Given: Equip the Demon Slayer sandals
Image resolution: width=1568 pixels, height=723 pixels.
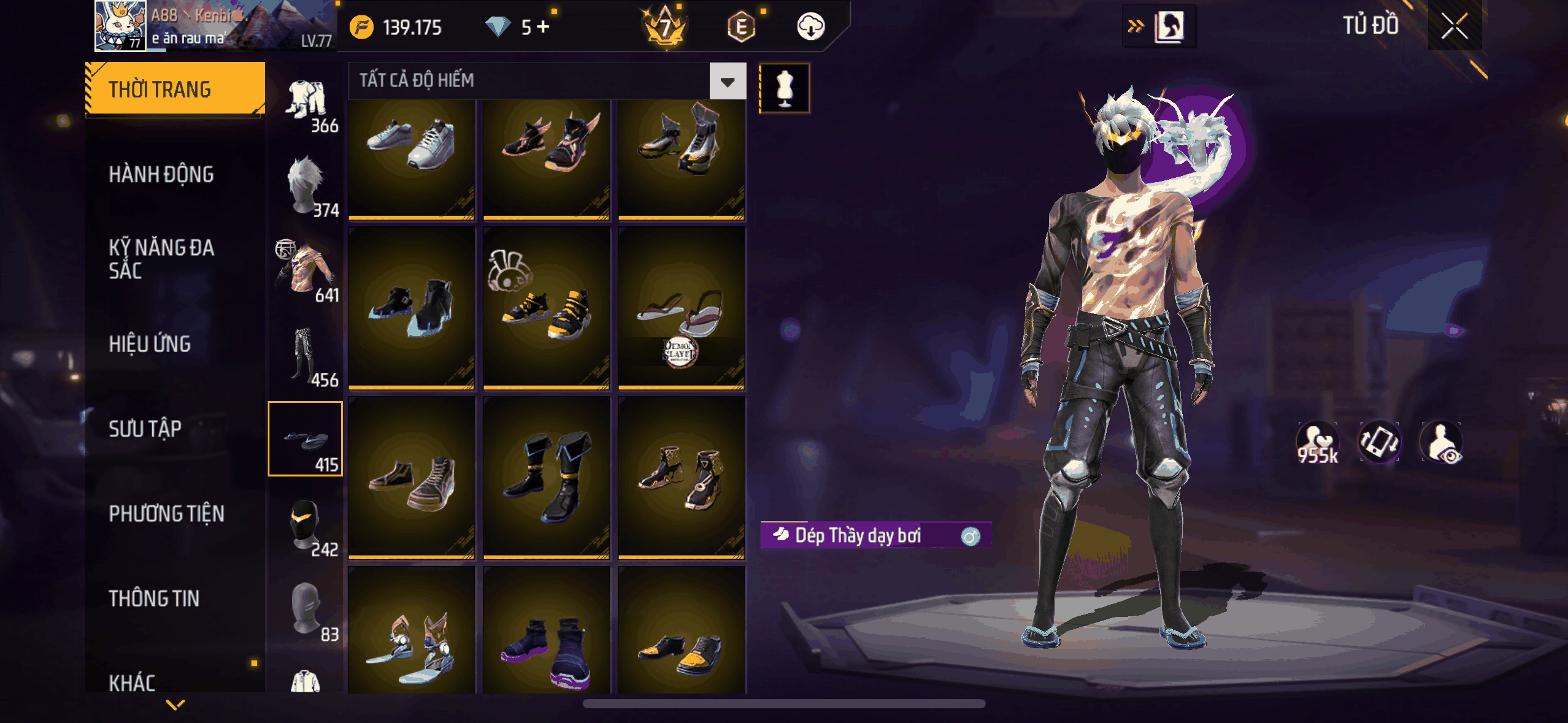Looking at the screenshot, I should coord(682,308).
